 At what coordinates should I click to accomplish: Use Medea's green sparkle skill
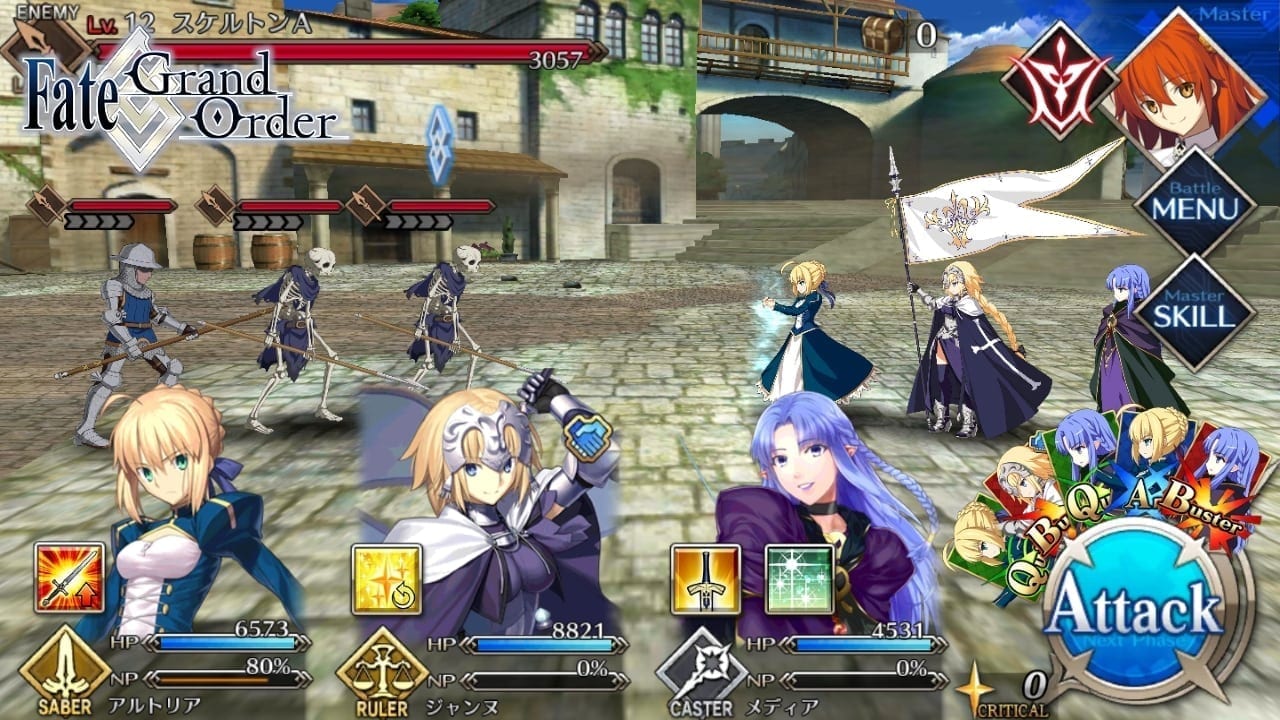point(800,578)
